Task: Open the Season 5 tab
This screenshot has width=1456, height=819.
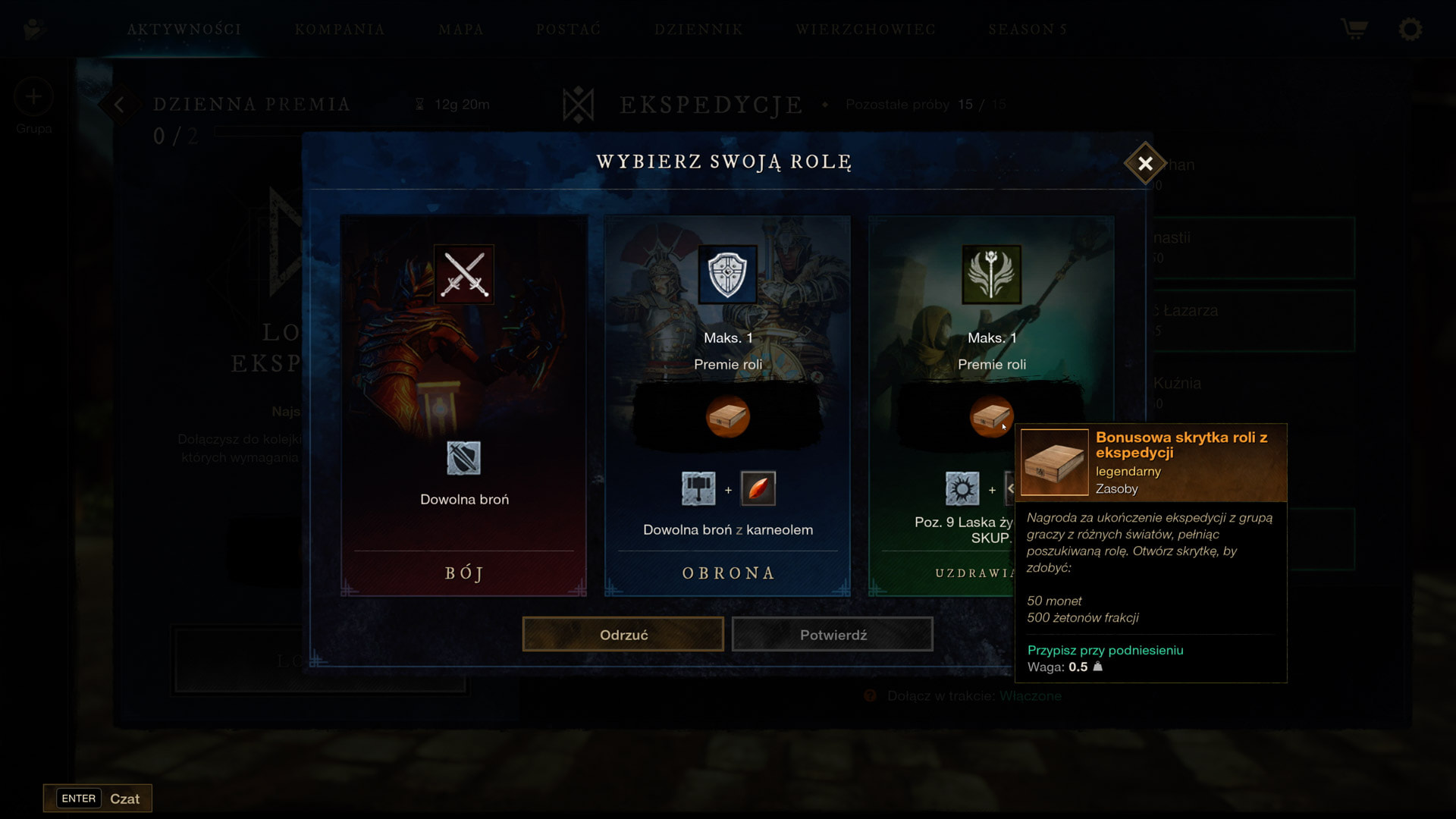Action: 1028,30
